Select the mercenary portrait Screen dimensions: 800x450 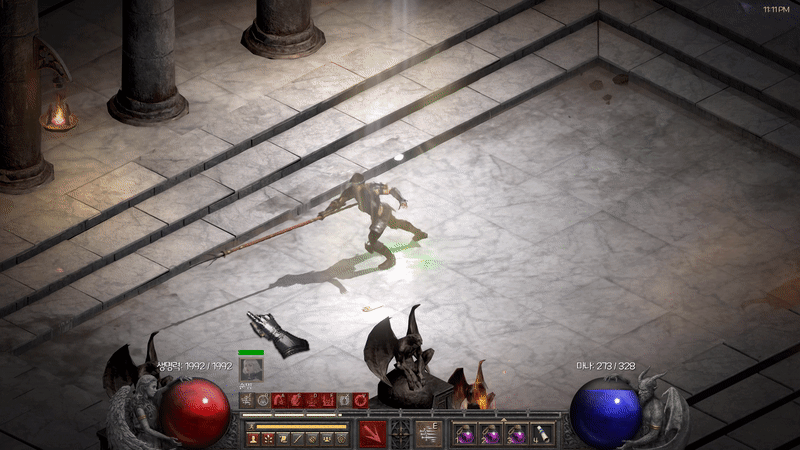251,370
